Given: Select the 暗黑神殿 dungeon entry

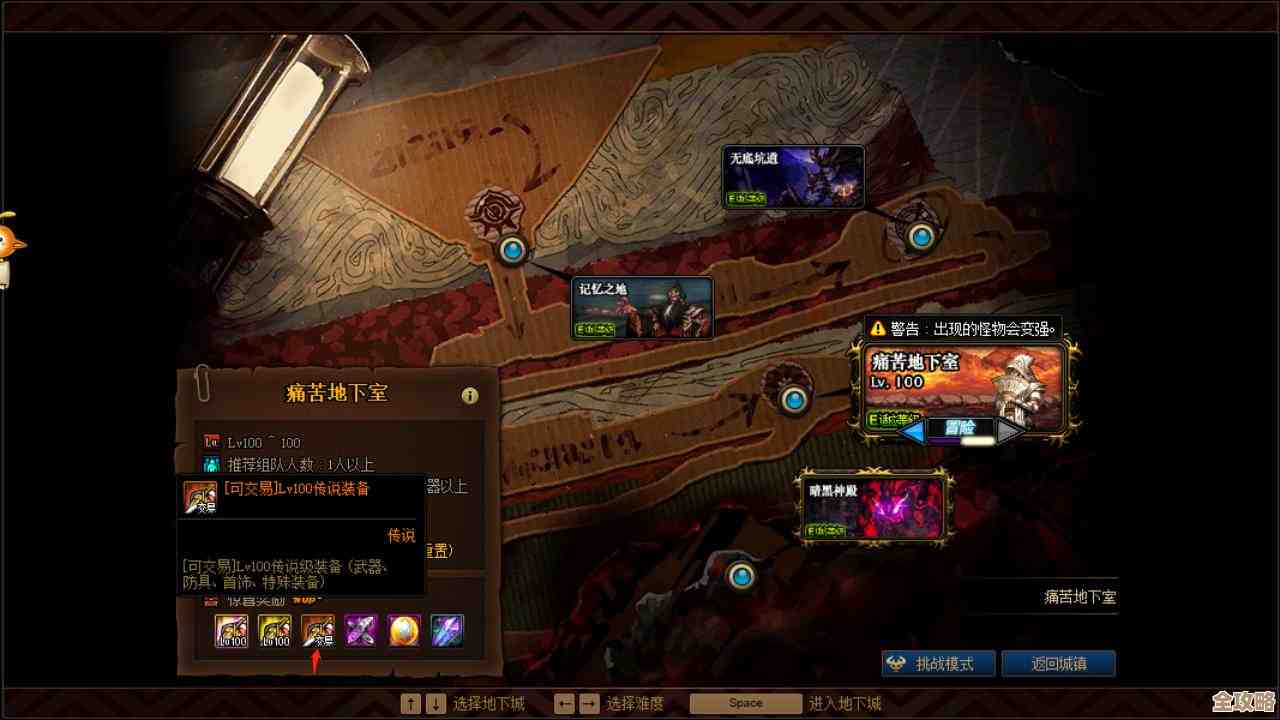Looking at the screenshot, I should tap(875, 505).
